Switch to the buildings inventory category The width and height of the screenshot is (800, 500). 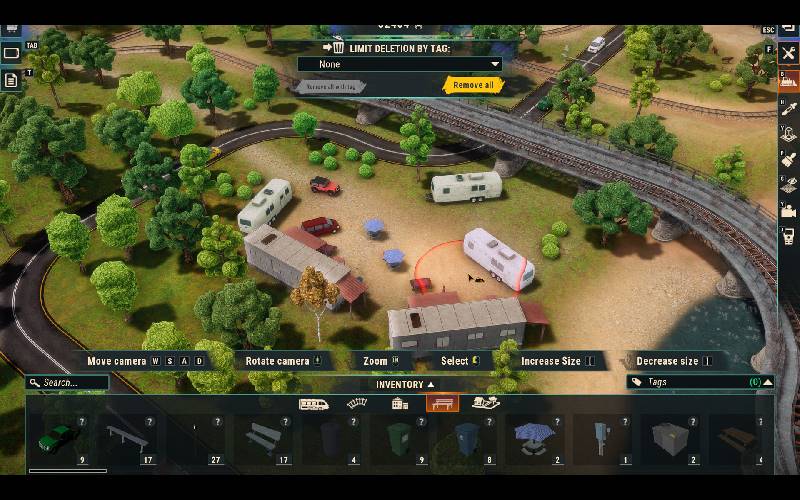[x=400, y=404]
